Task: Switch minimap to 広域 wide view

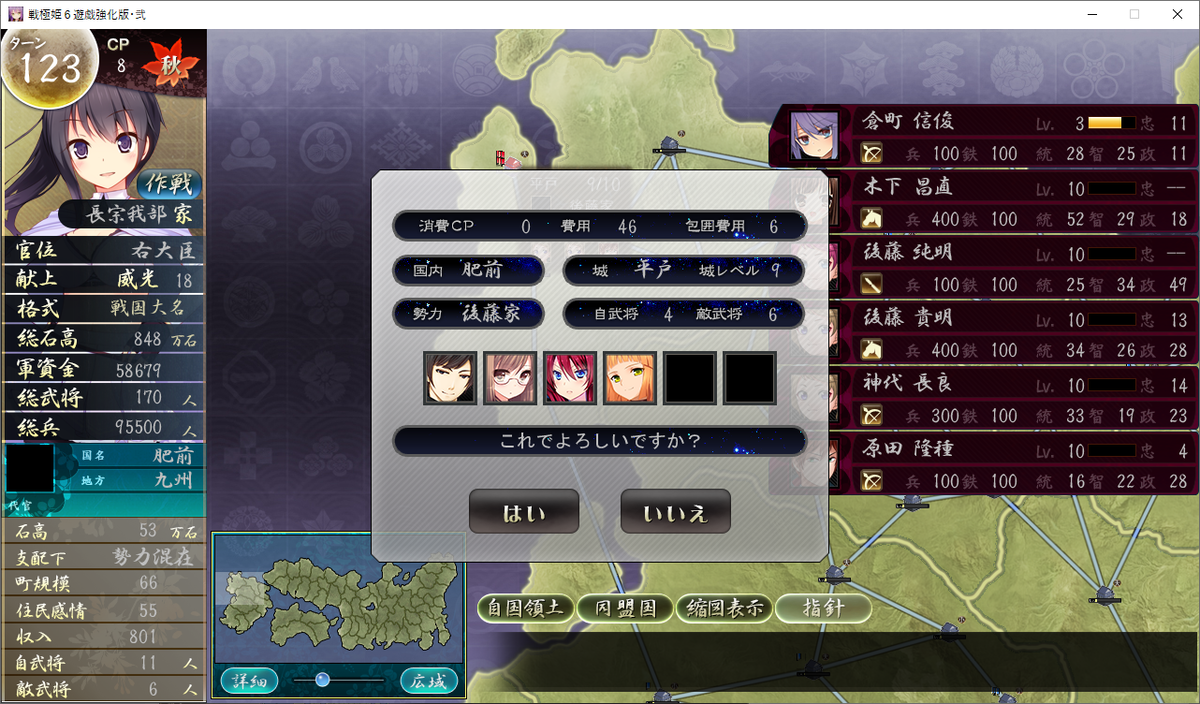Action: pyautogui.click(x=429, y=682)
